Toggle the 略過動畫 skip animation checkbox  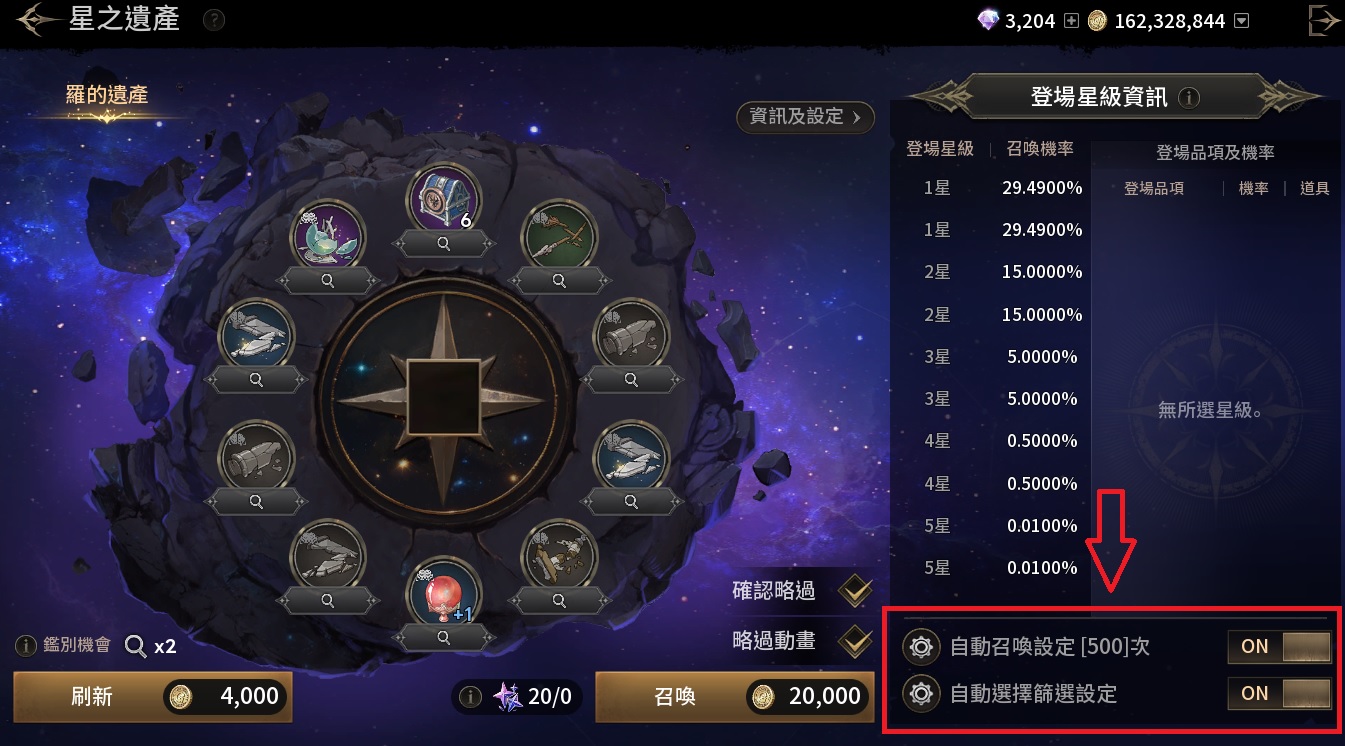pyautogui.click(x=854, y=641)
